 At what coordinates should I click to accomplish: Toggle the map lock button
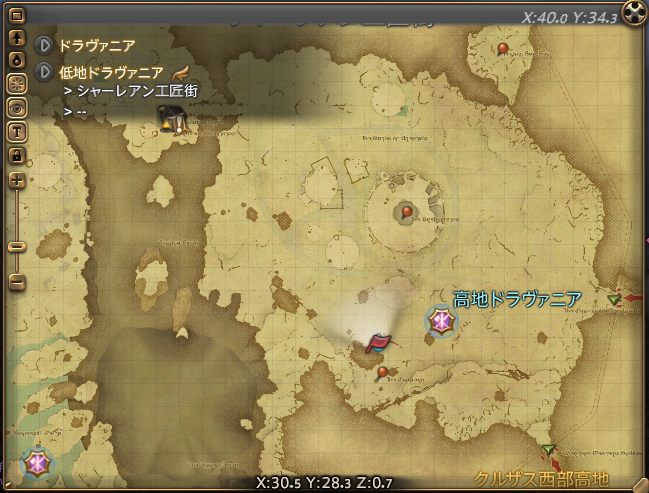[x=17, y=155]
